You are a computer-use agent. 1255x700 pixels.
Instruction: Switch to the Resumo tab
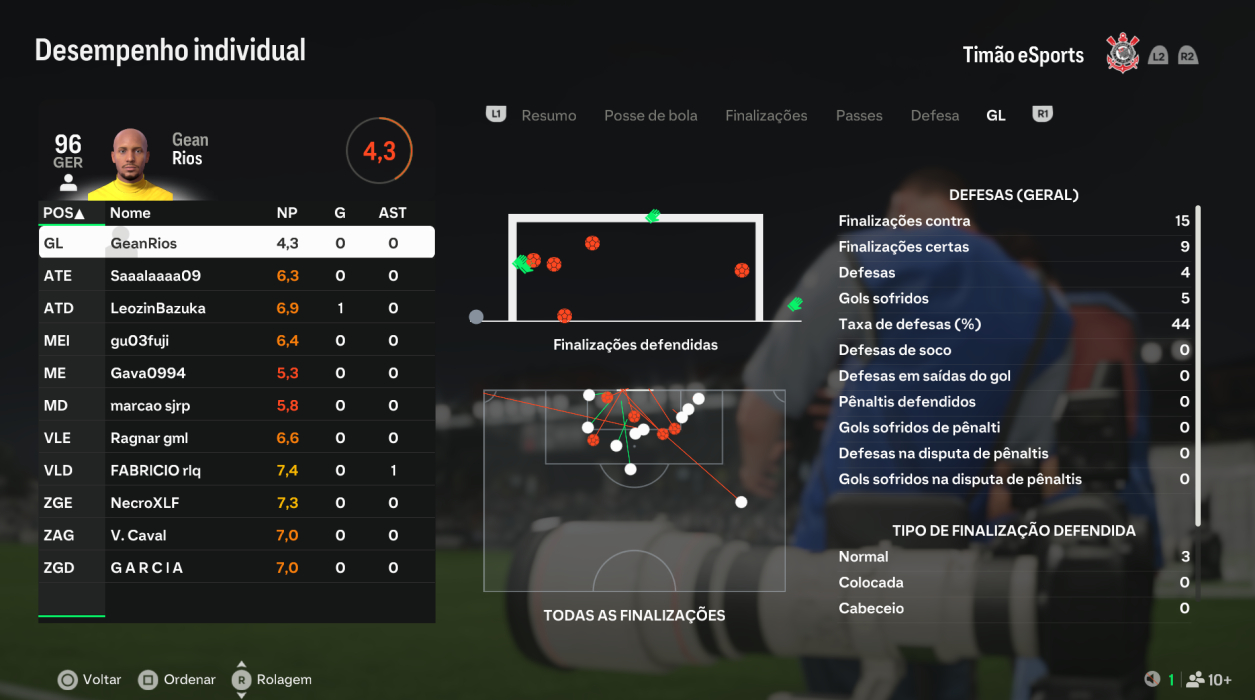tap(548, 116)
